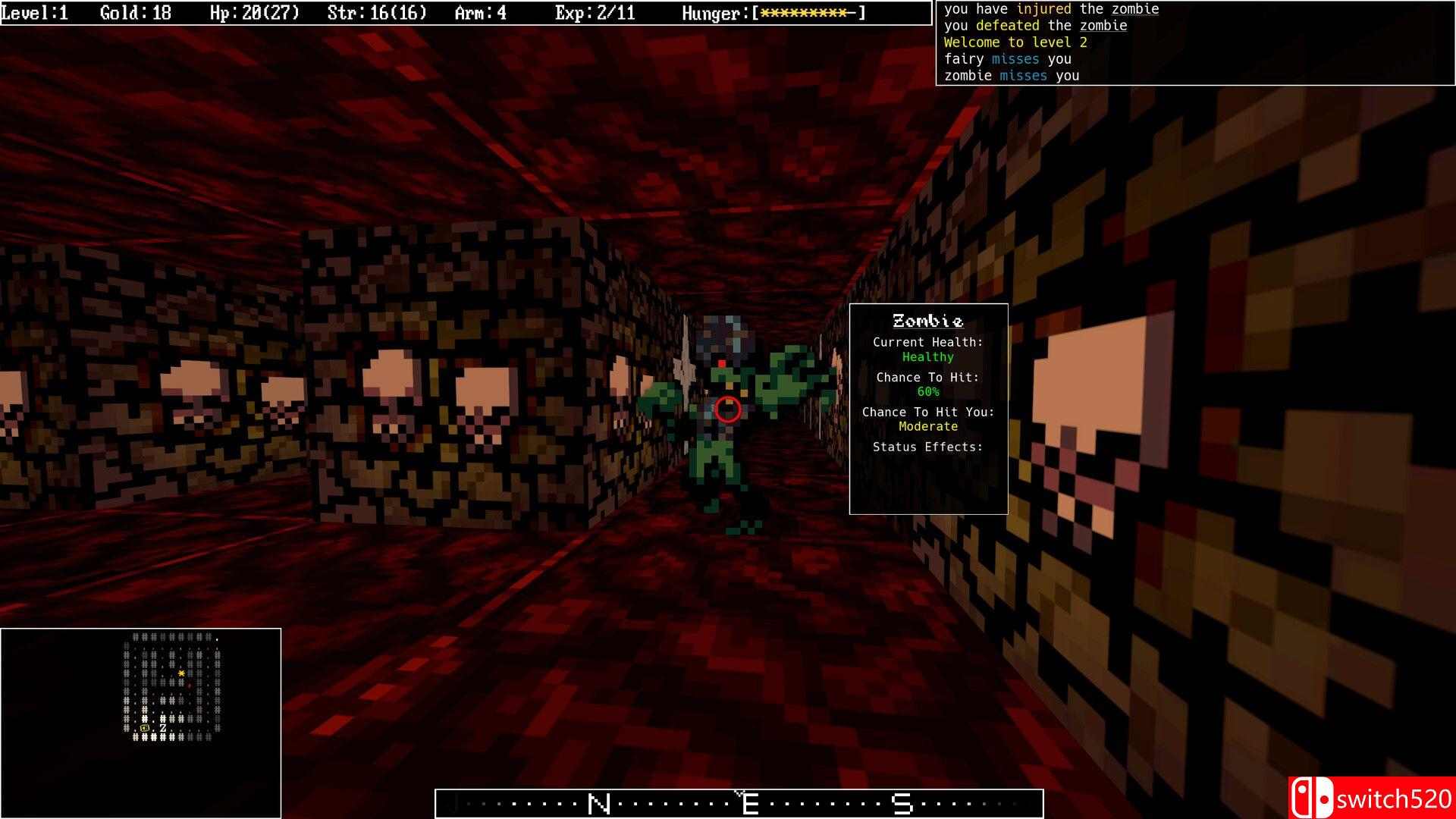Target the zombie with the red crosshair
The width and height of the screenshot is (1456, 819).
click(x=726, y=409)
